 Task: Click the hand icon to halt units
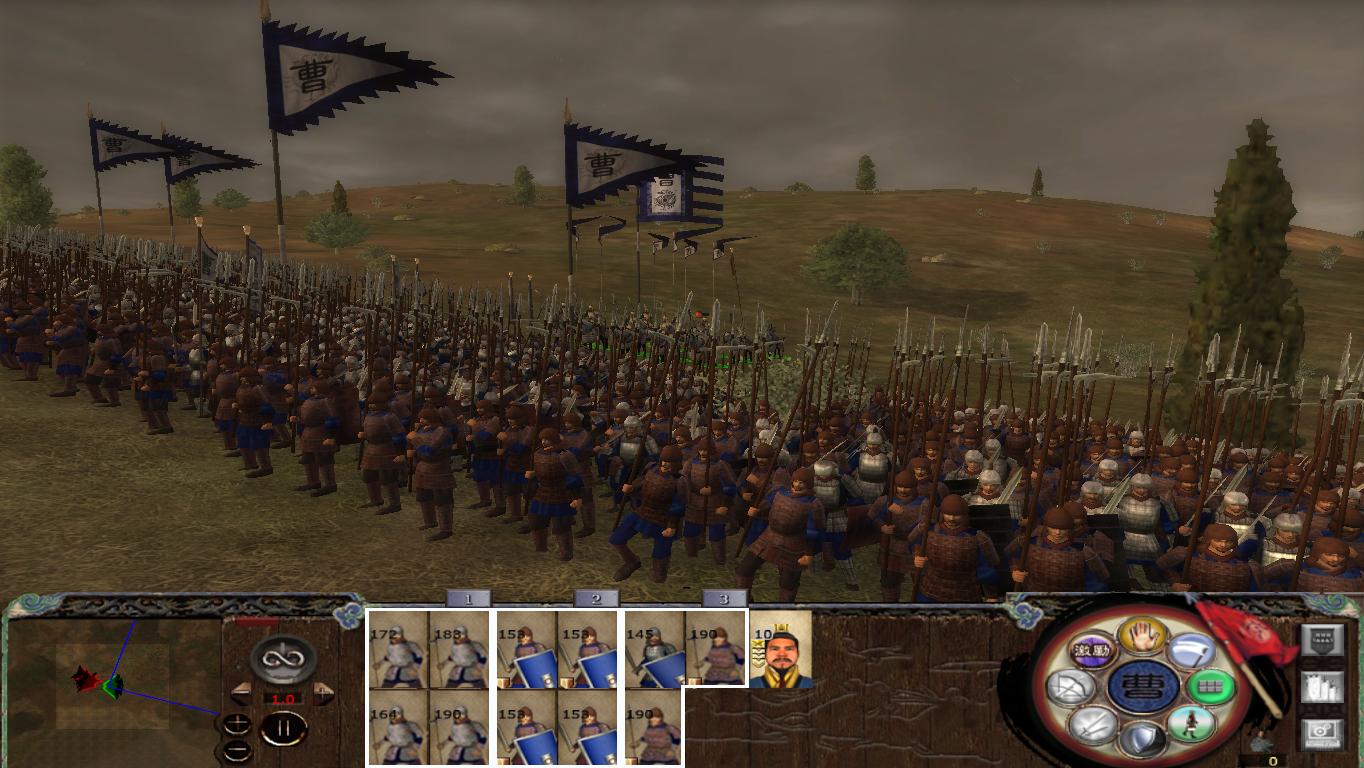(1143, 638)
